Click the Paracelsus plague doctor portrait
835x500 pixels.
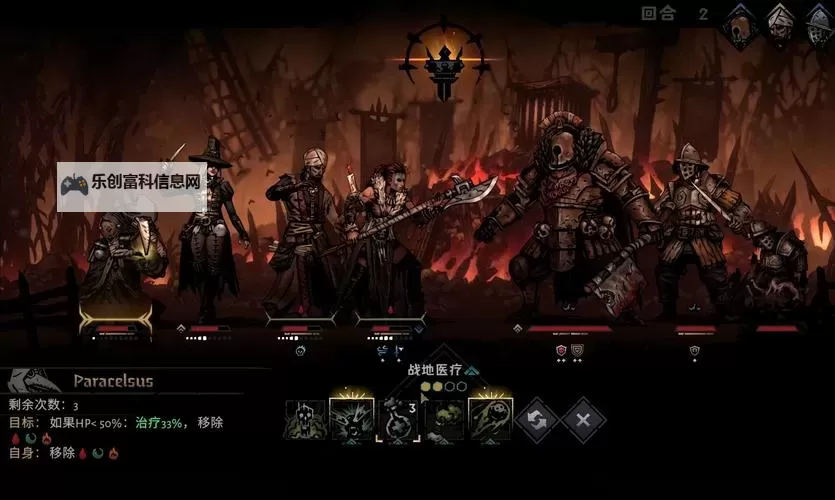(34, 381)
